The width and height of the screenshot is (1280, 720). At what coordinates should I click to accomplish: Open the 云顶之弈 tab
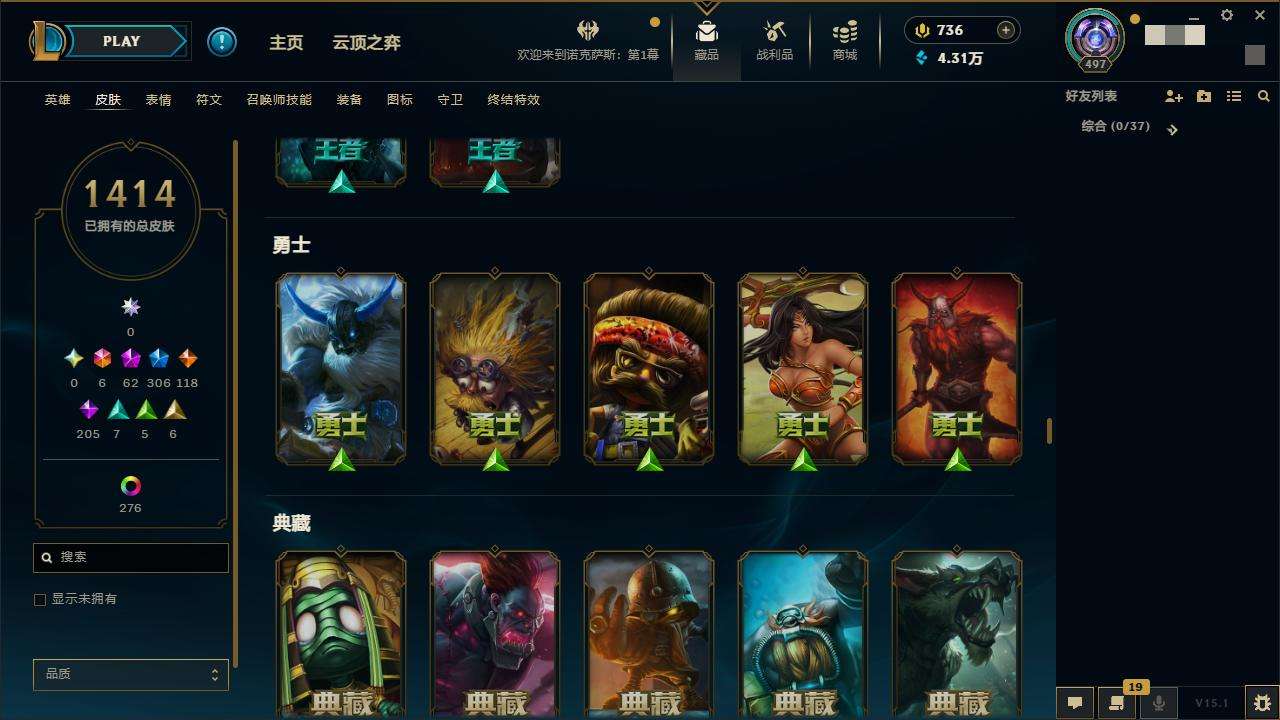tap(366, 43)
